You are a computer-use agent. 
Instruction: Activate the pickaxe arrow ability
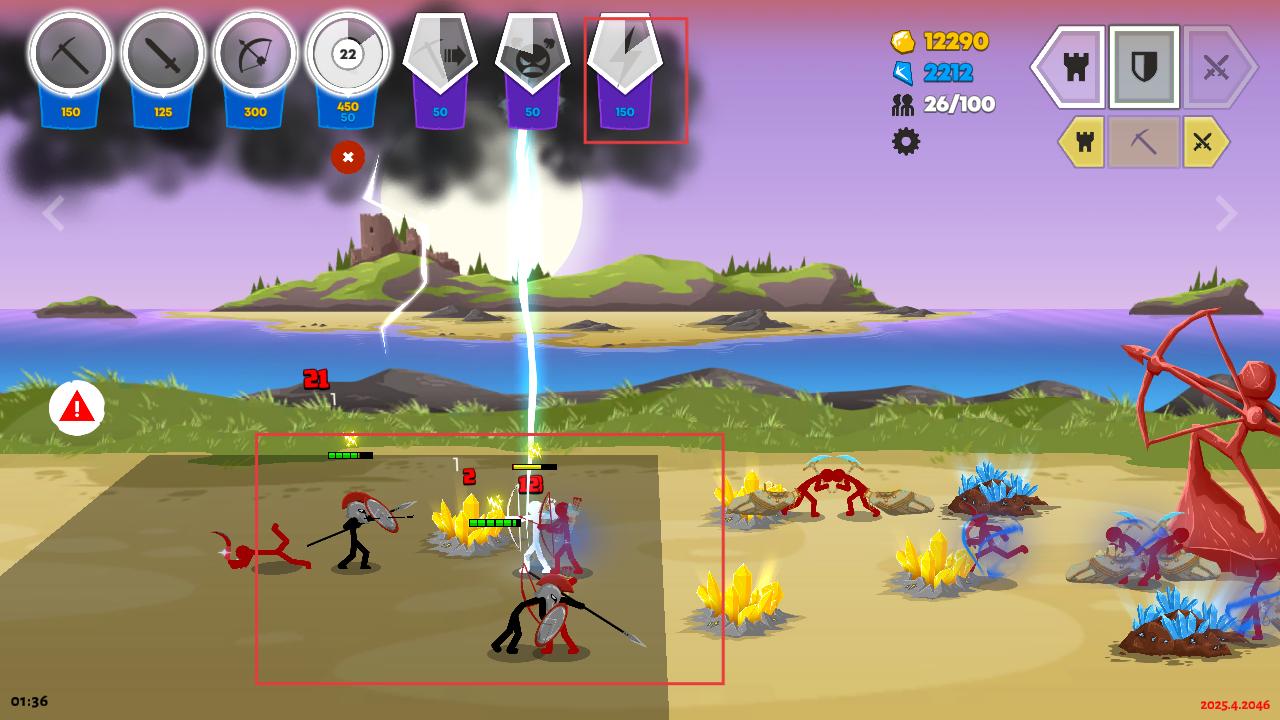(x=440, y=58)
